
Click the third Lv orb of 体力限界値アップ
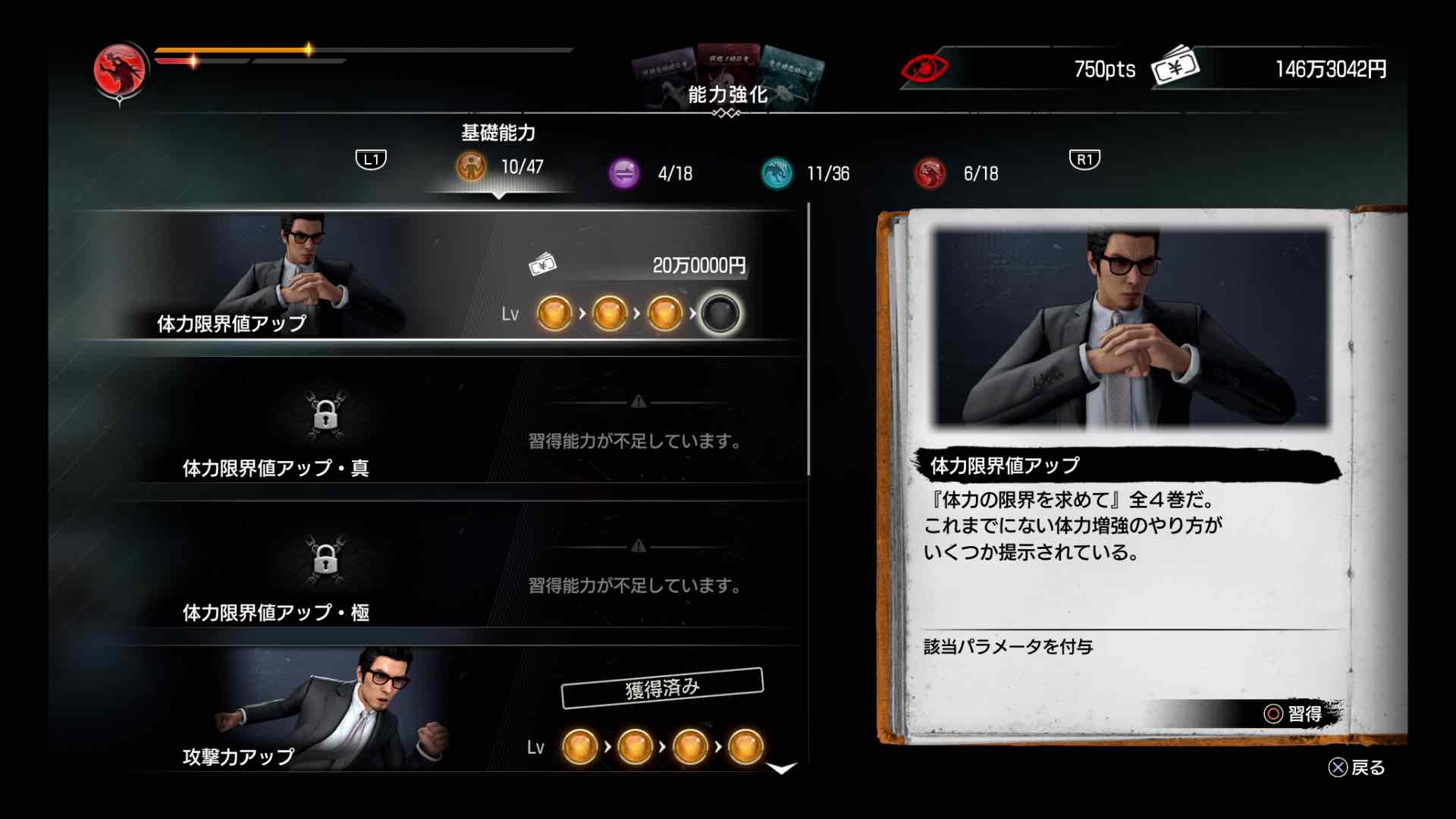[x=666, y=313]
